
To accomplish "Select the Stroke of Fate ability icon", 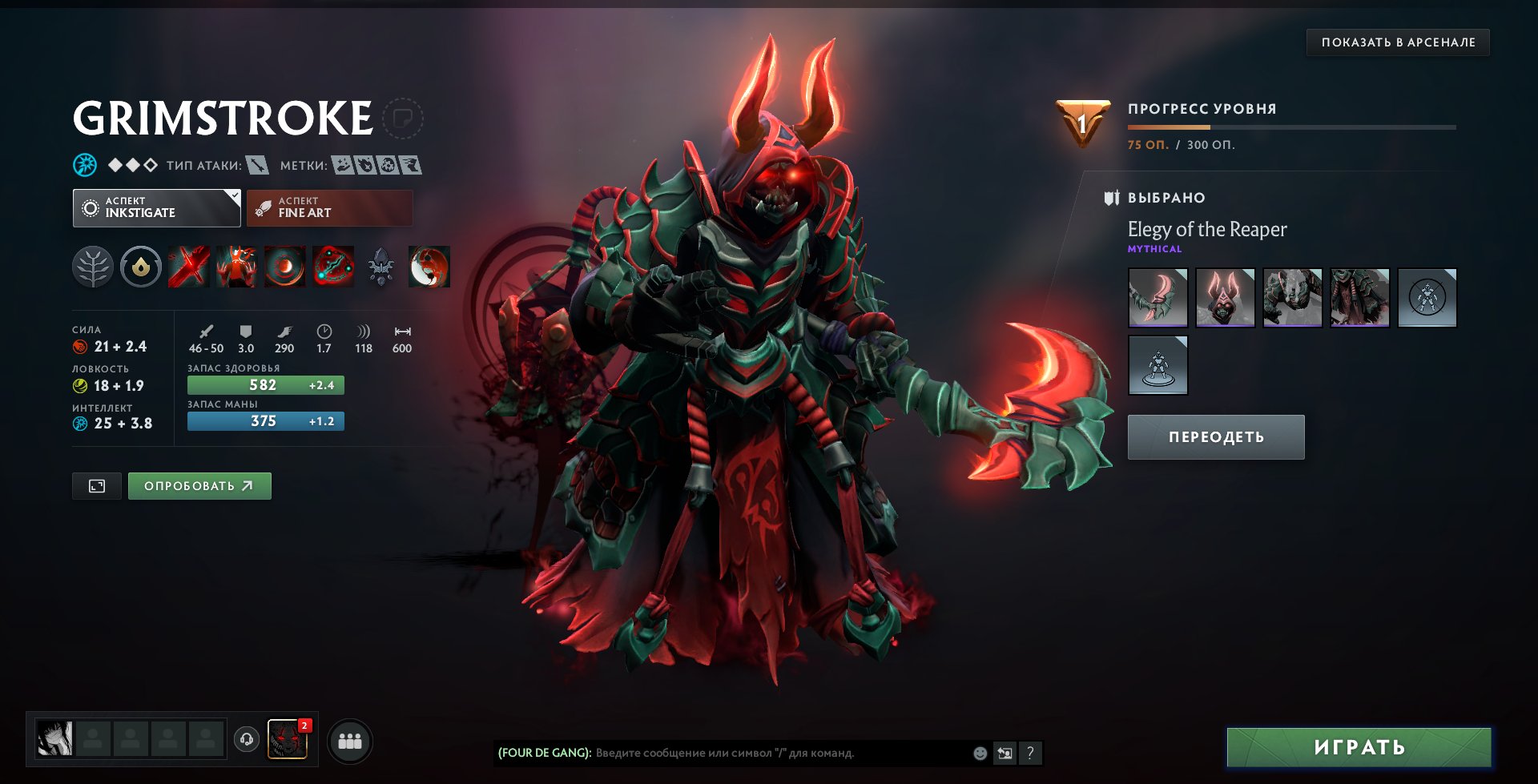I will click(x=189, y=267).
